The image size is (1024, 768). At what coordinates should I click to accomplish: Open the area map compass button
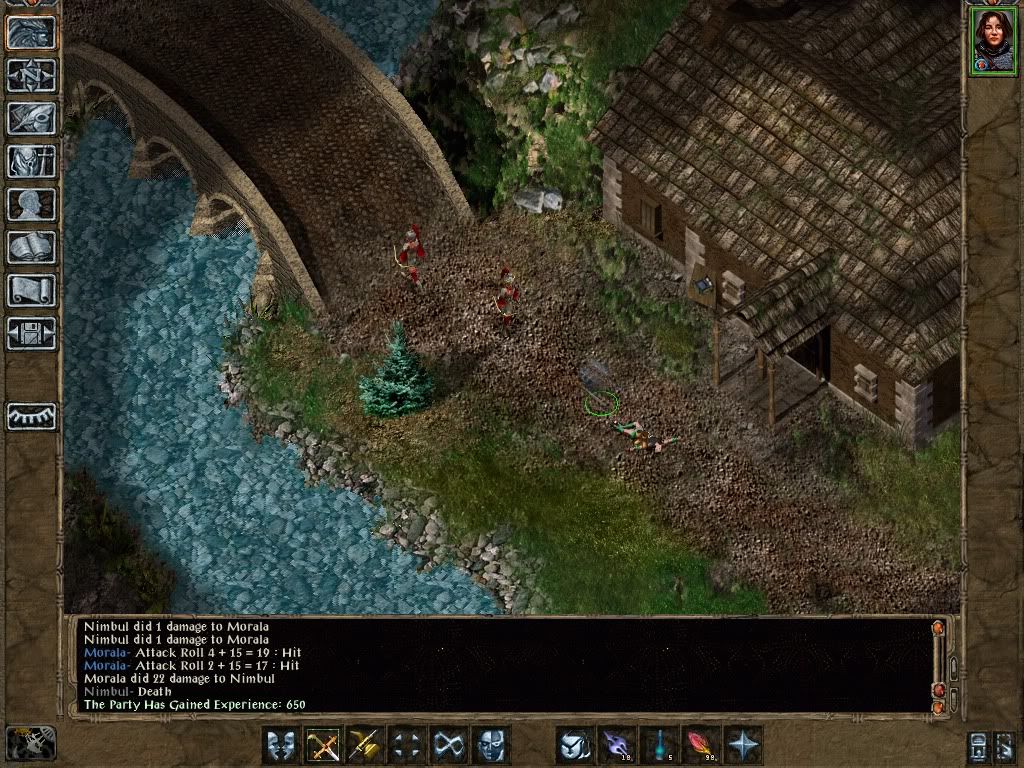[x=31, y=75]
